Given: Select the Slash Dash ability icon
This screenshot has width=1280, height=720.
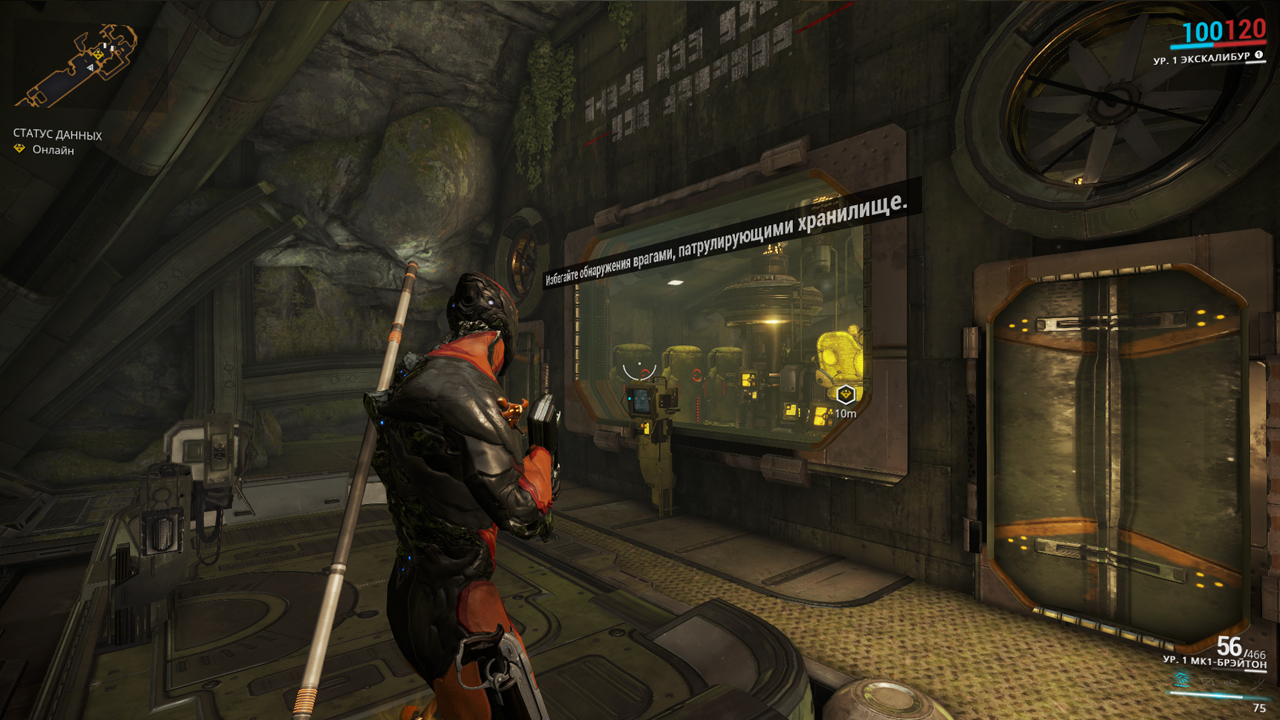Looking at the screenshot, I should coord(1182,680).
